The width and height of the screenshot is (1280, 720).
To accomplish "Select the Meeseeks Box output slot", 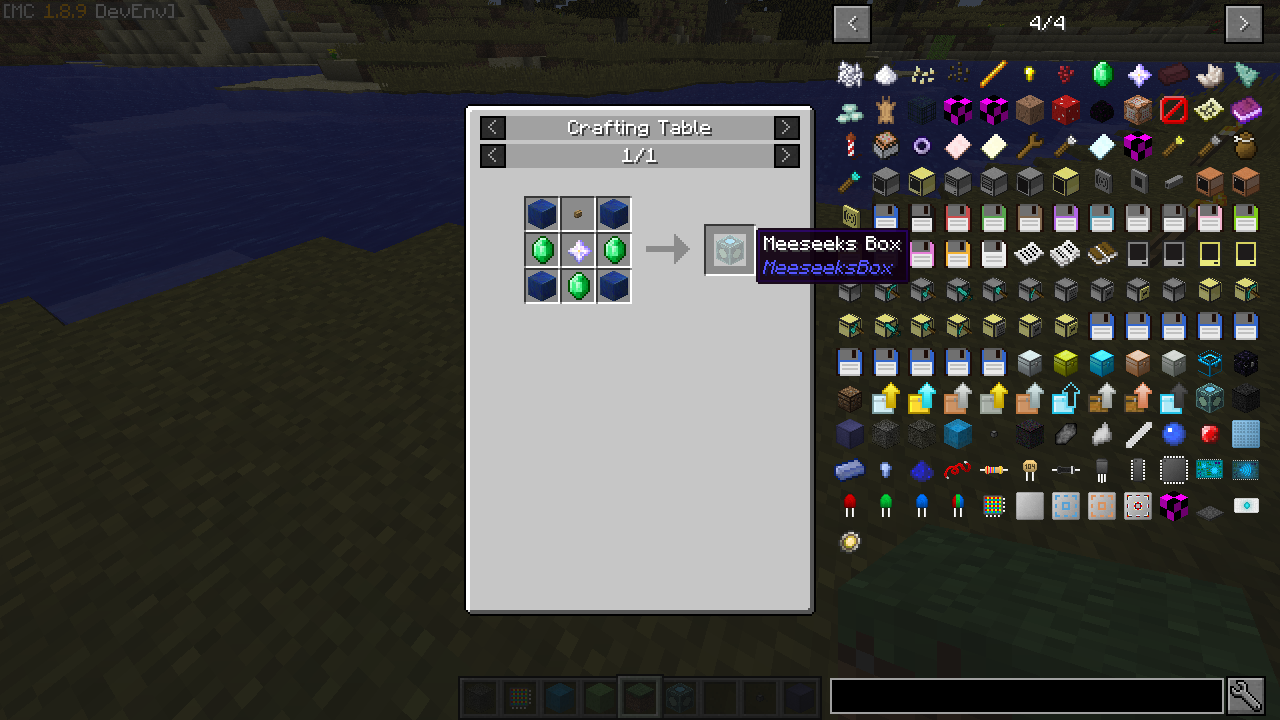I will (x=729, y=250).
